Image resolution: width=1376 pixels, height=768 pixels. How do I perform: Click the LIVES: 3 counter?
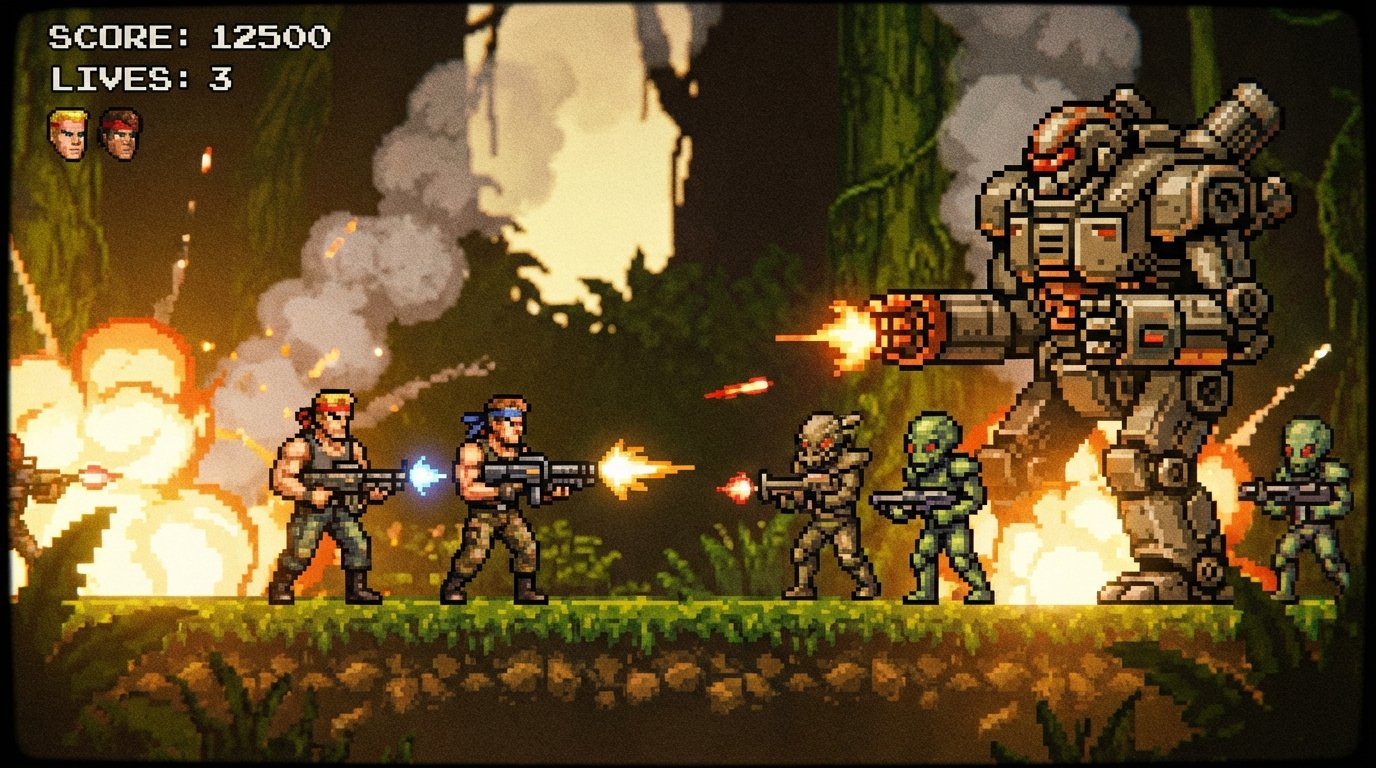143,78
